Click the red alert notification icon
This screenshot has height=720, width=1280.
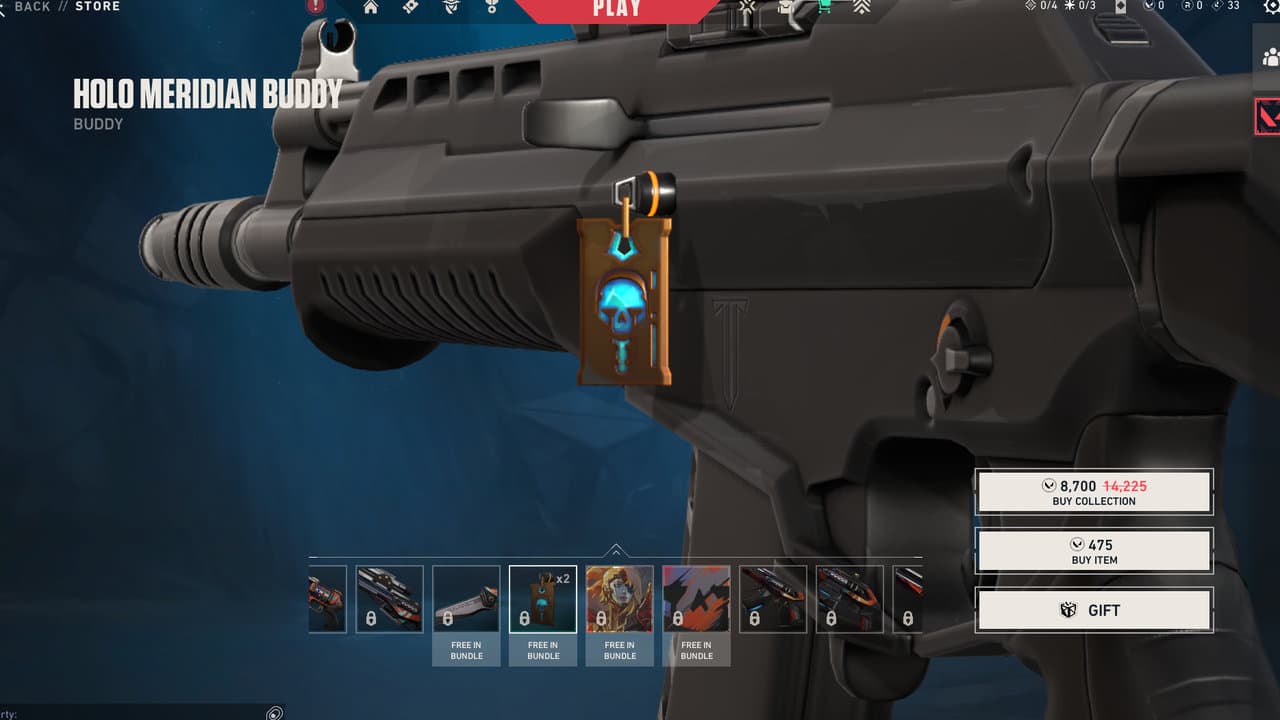tap(316, 6)
